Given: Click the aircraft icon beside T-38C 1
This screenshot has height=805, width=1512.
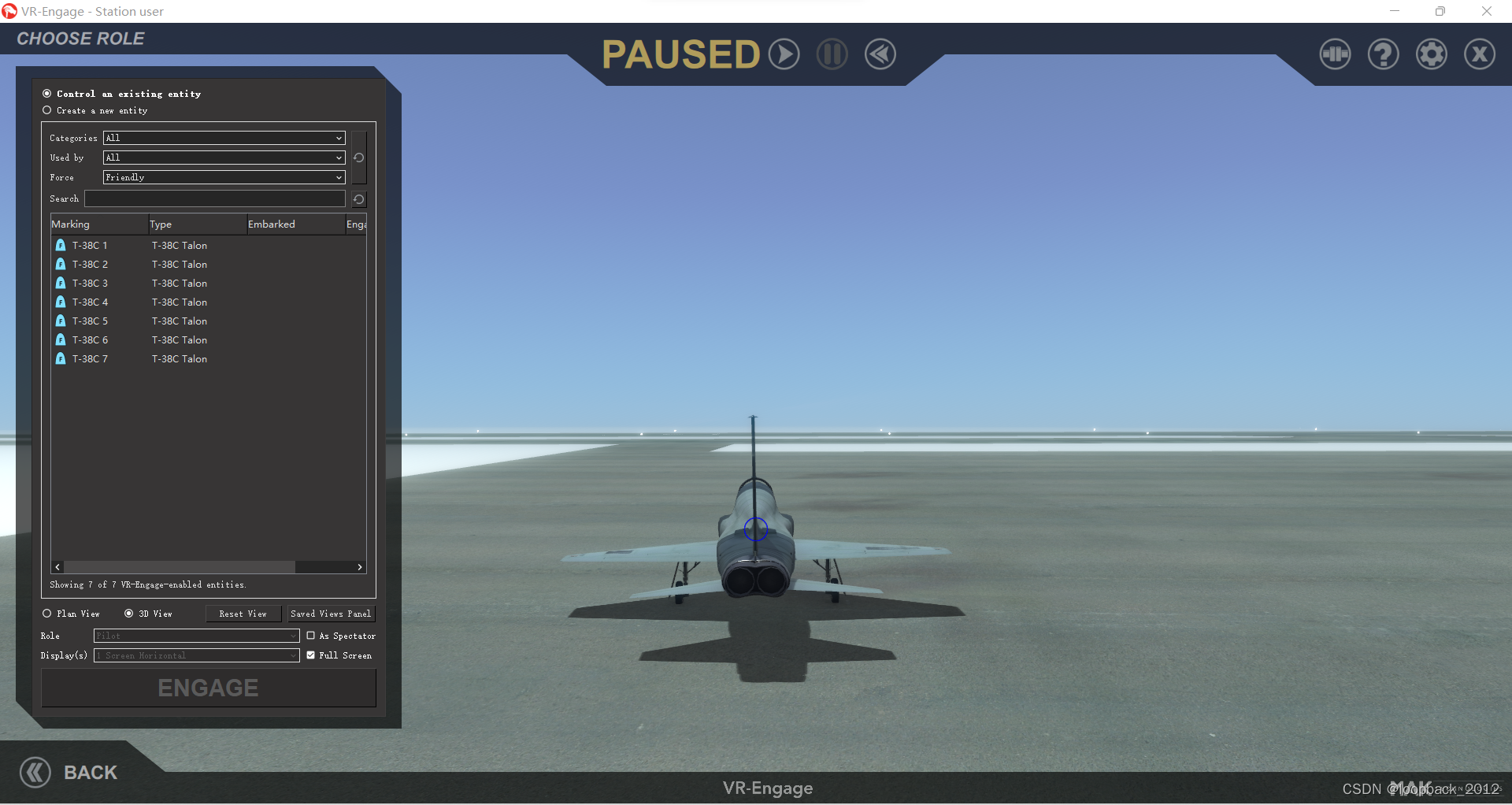Looking at the screenshot, I should coord(61,245).
